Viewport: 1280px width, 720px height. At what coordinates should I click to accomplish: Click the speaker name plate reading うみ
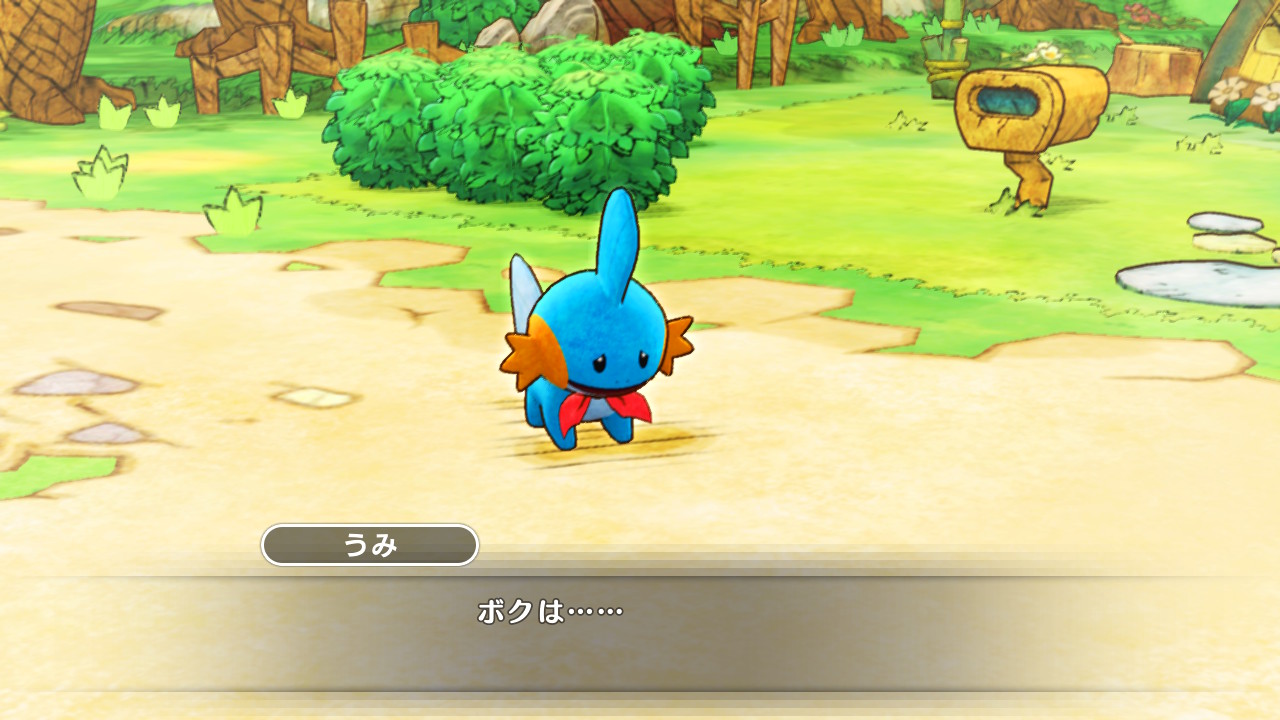point(370,545)
